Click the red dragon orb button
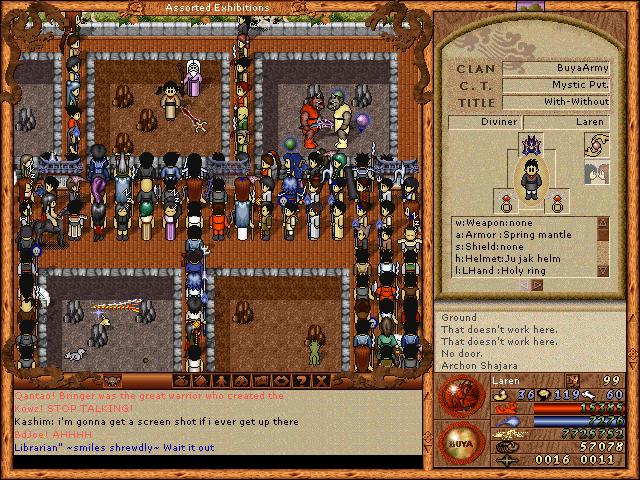 pos(459,398)
